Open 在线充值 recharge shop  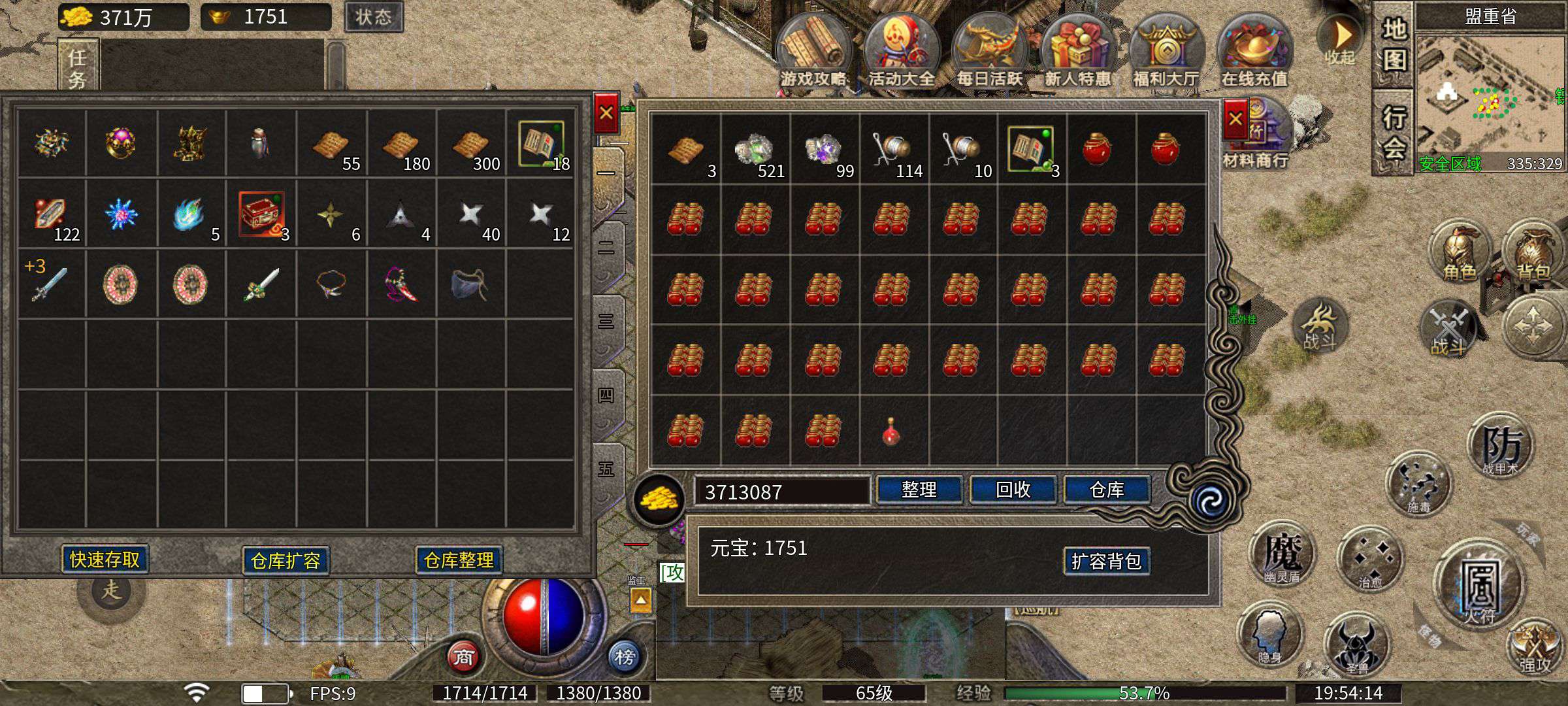coord(1254,52)
